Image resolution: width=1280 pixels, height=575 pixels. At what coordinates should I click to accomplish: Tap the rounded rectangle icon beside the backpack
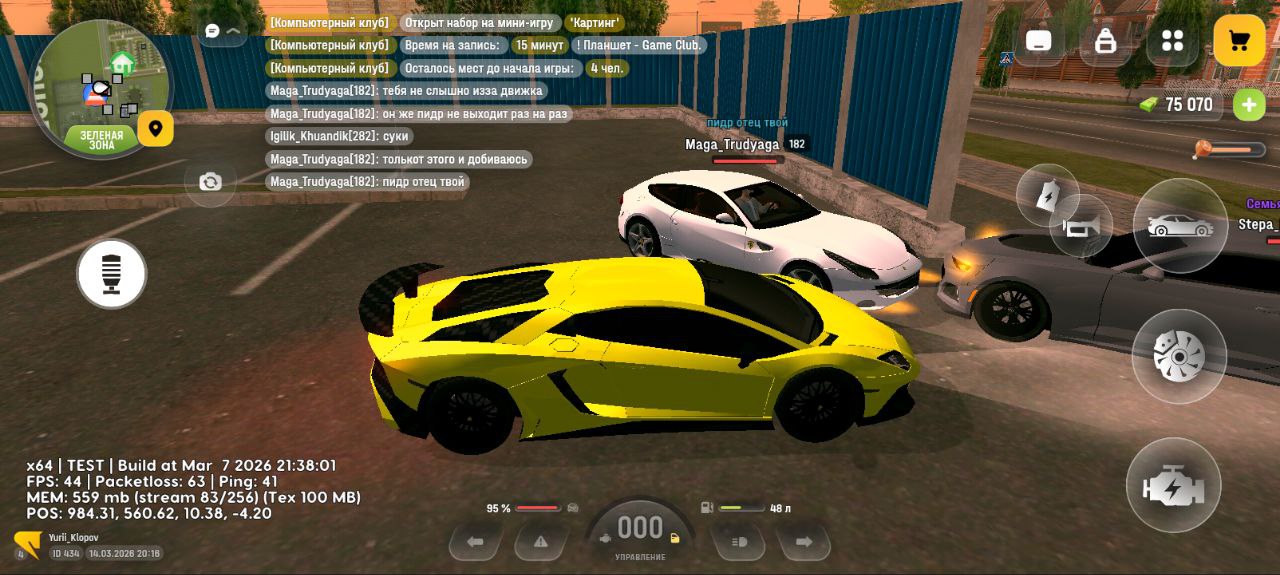click(1039, 41)
